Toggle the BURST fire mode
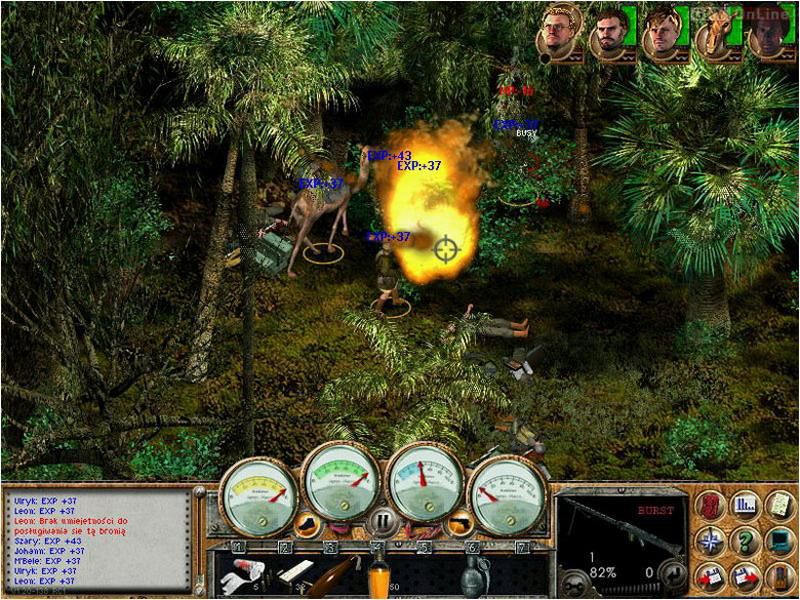Image resolution: width=800 pixels, height=600 pixels. click(x=656, y=509)
